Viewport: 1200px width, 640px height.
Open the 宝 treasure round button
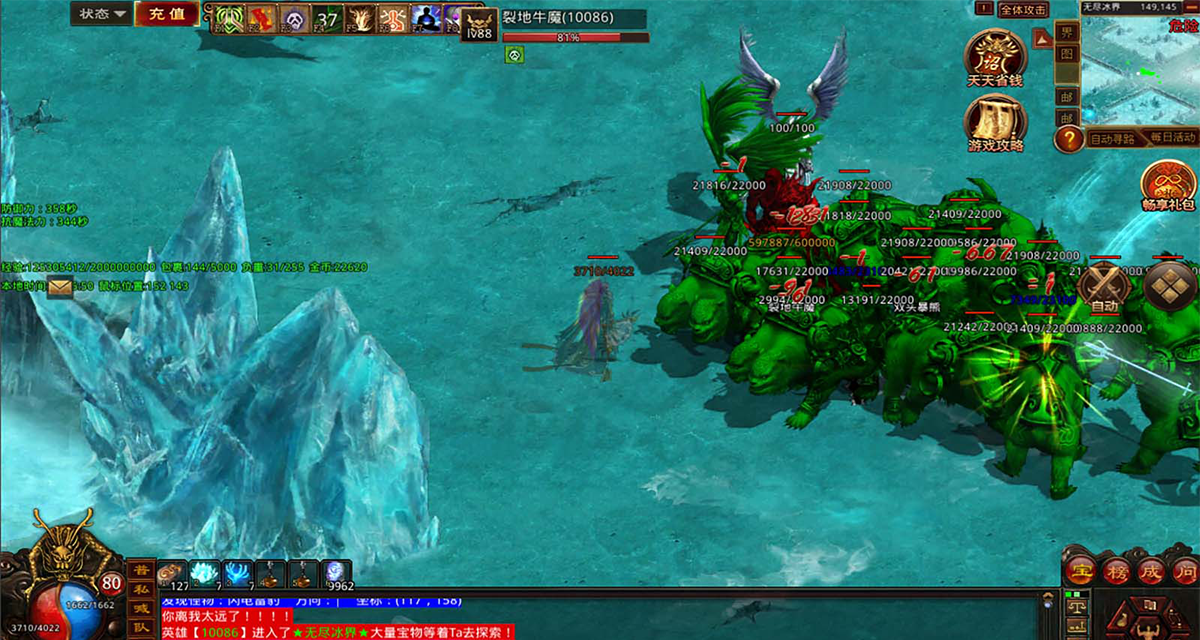pos(1078,572)
